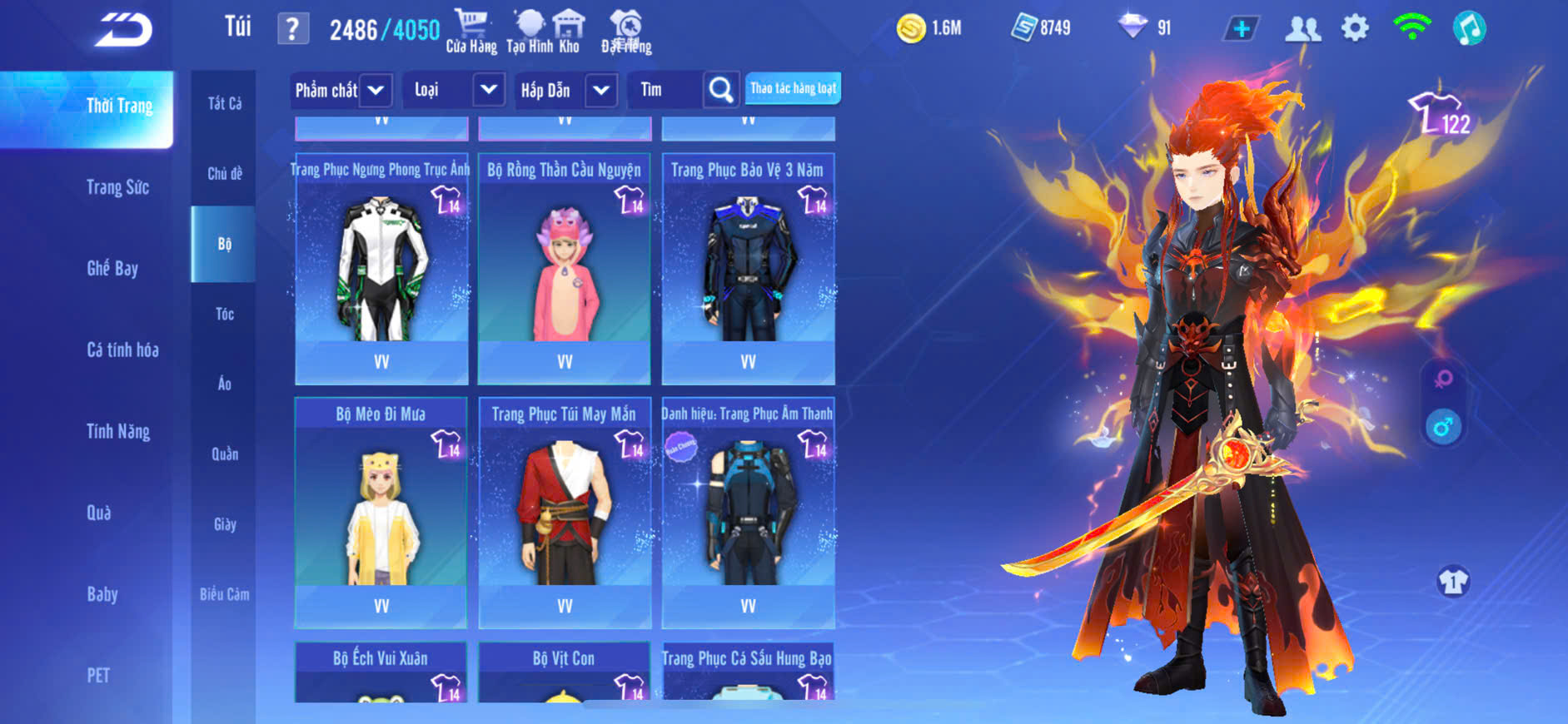Image resolution: width=1568 pixels, height=724 pixels.
Task: Pick Trang Phục Túi May Mắn outfit
Action: coord(565,512)
